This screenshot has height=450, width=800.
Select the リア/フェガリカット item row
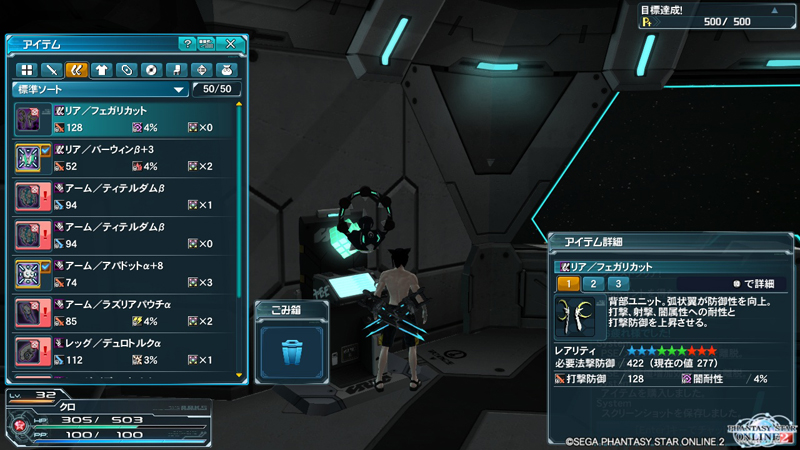coord(126,119)
